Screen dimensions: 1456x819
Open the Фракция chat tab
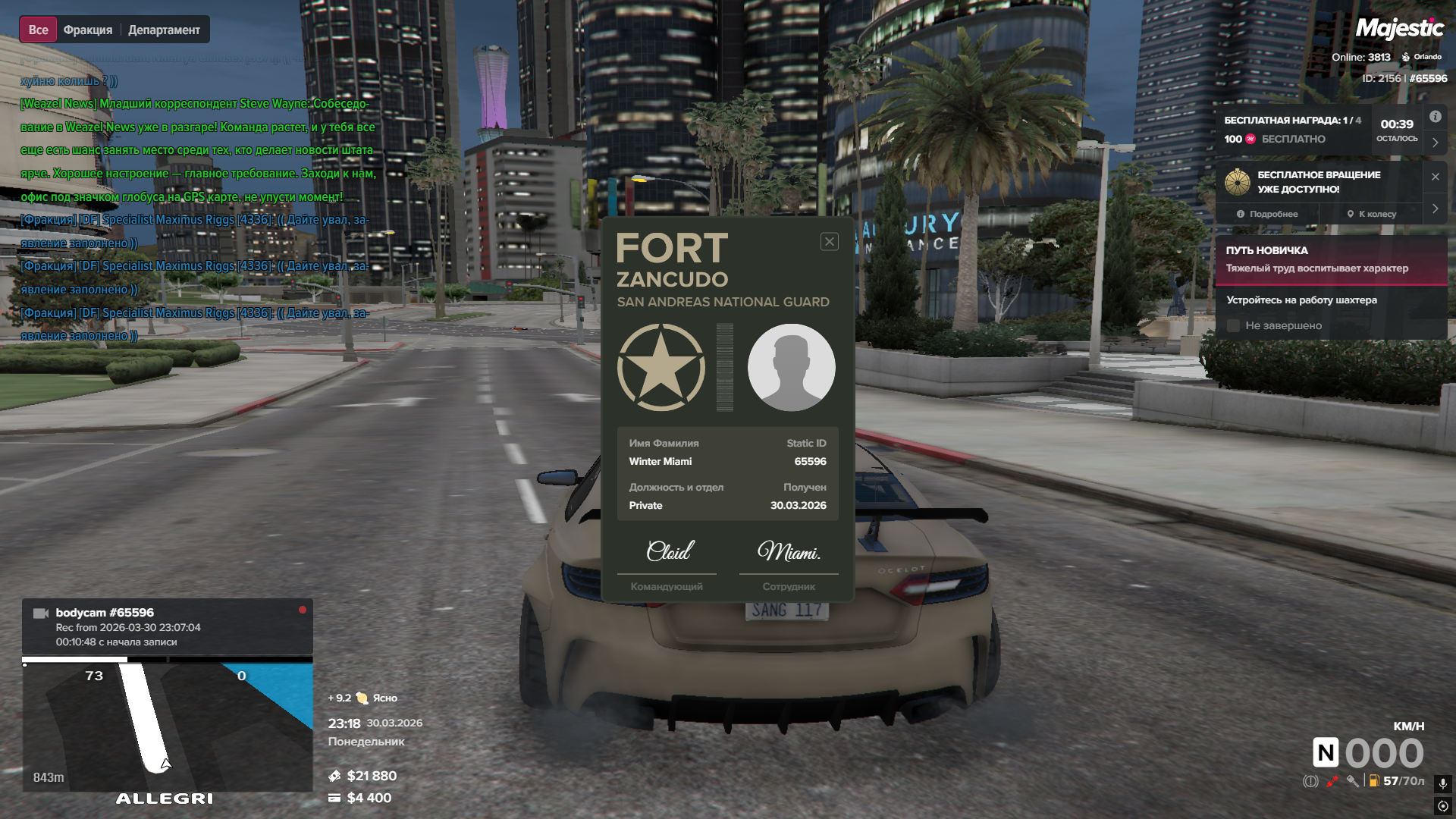tap(88, 30)
